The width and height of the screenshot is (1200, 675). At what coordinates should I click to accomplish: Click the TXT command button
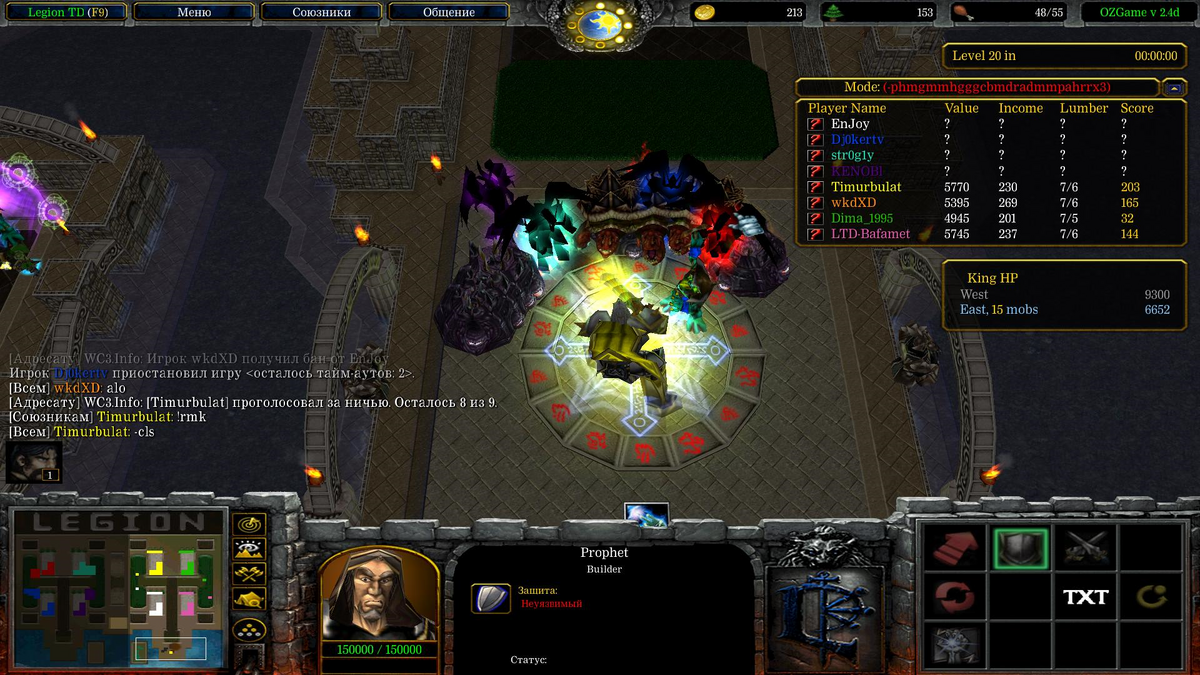[1085, 597]
